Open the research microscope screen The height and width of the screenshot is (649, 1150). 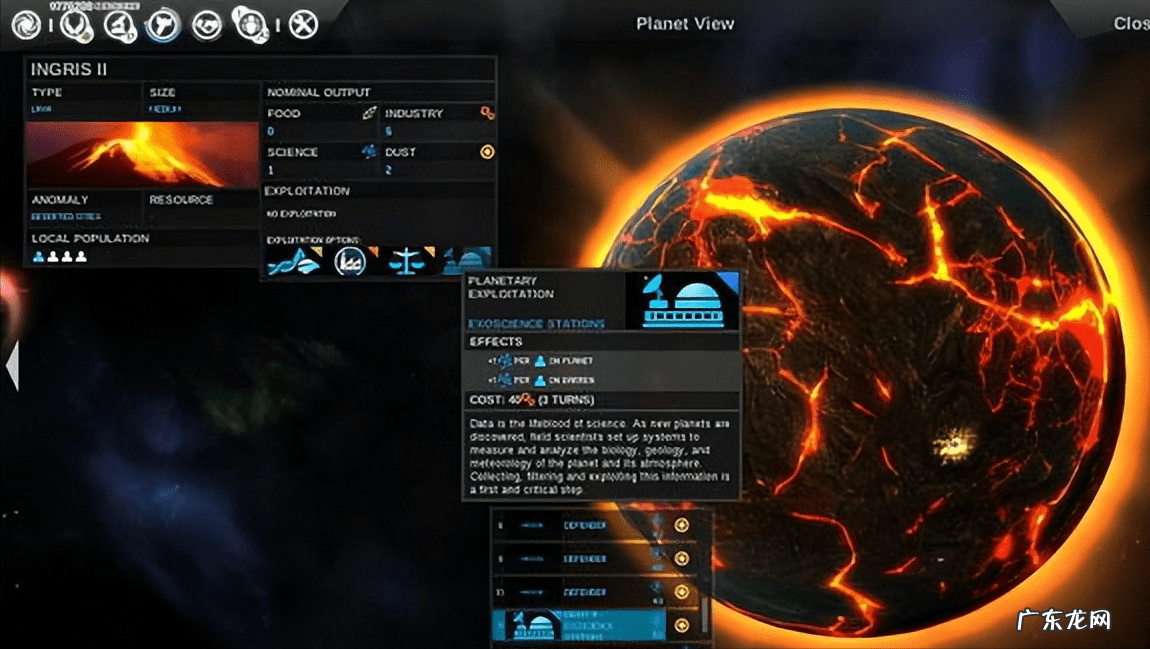point(120,24)
